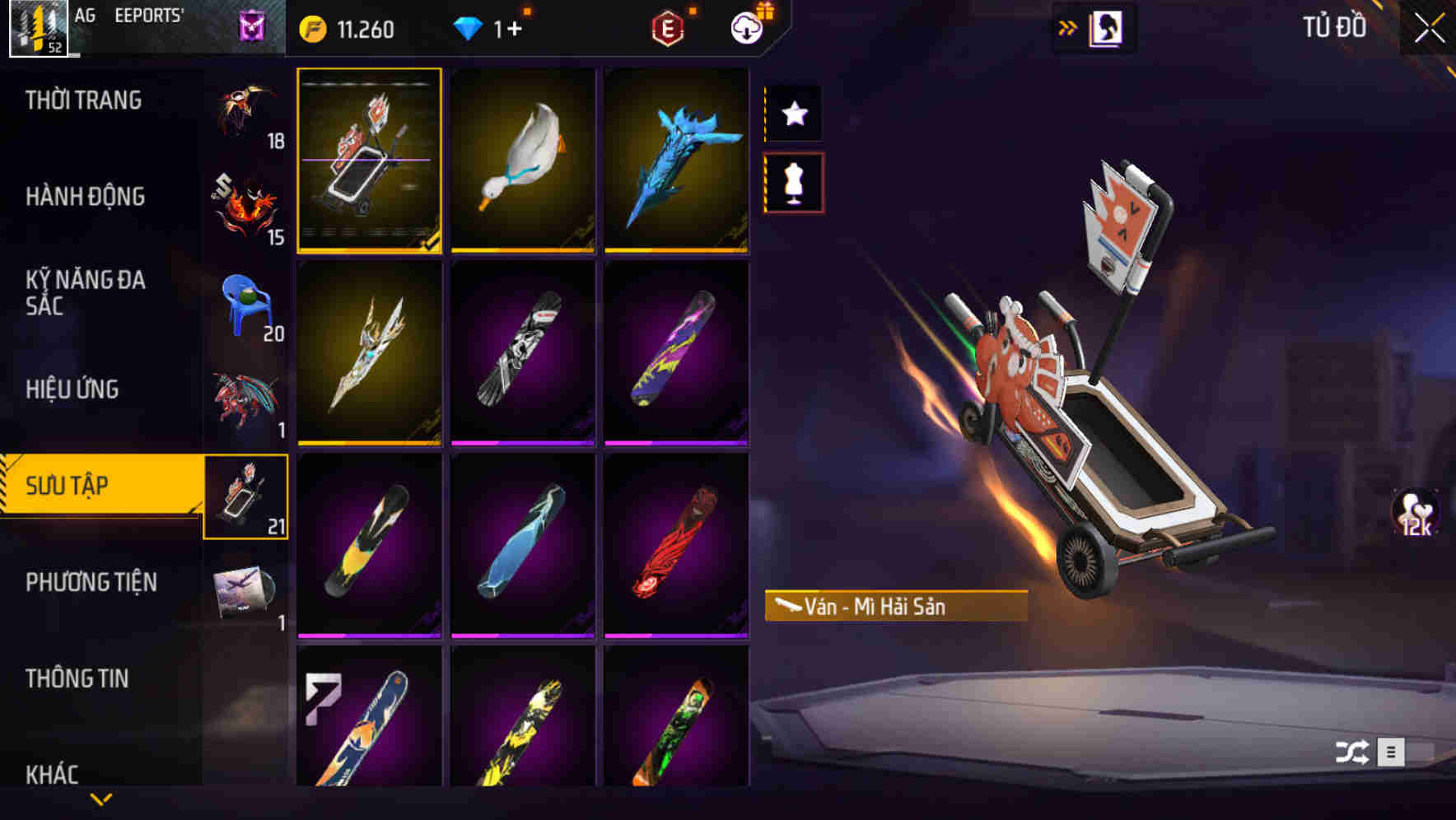Open the gift download cloud icon
Viewport: 1456px width, 820px height.
pos(746,27)
